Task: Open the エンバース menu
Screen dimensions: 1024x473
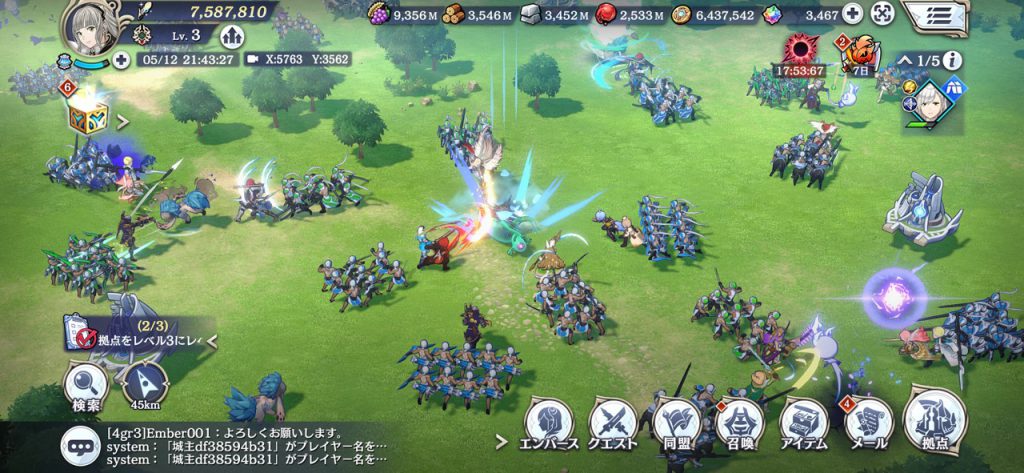Action: [x=548, y=425]
